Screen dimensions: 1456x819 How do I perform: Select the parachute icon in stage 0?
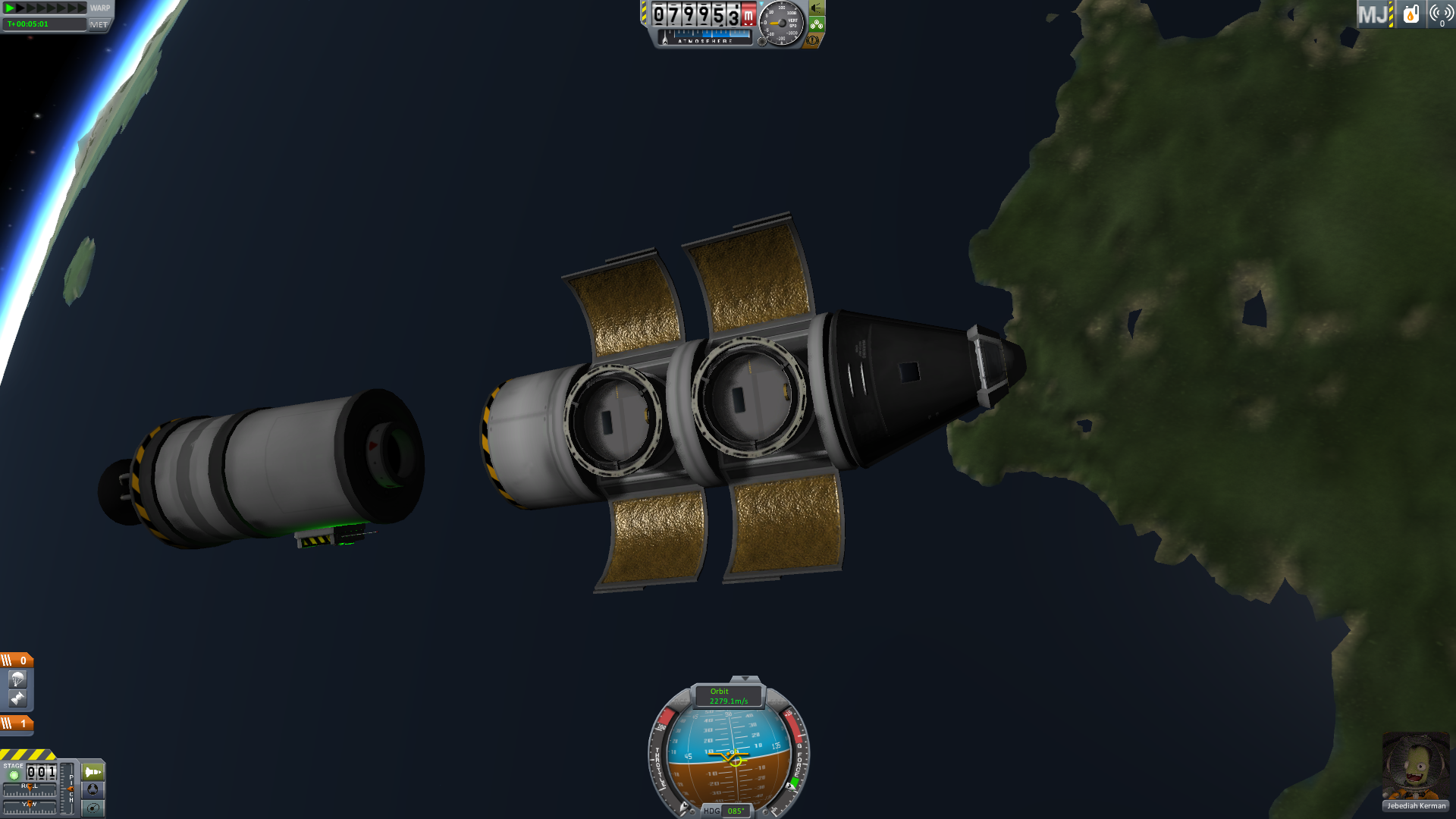click(x=17, y=679)
